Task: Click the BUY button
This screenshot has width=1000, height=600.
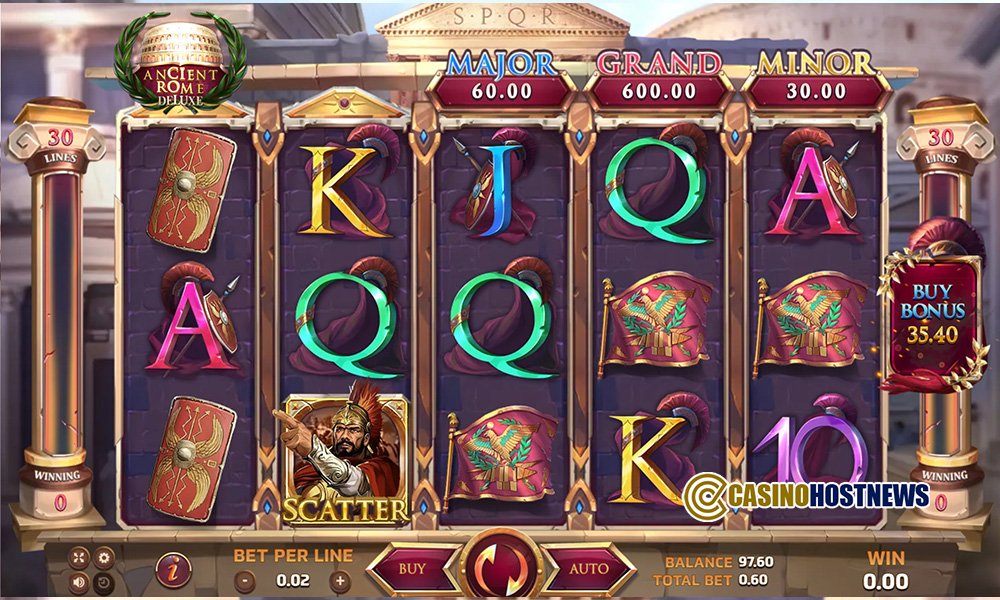Action: 412,569
